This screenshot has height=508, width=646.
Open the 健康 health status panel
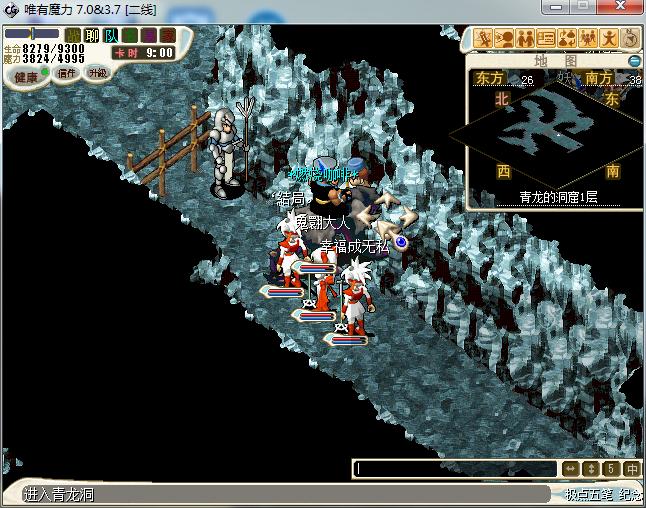(27, 76)
